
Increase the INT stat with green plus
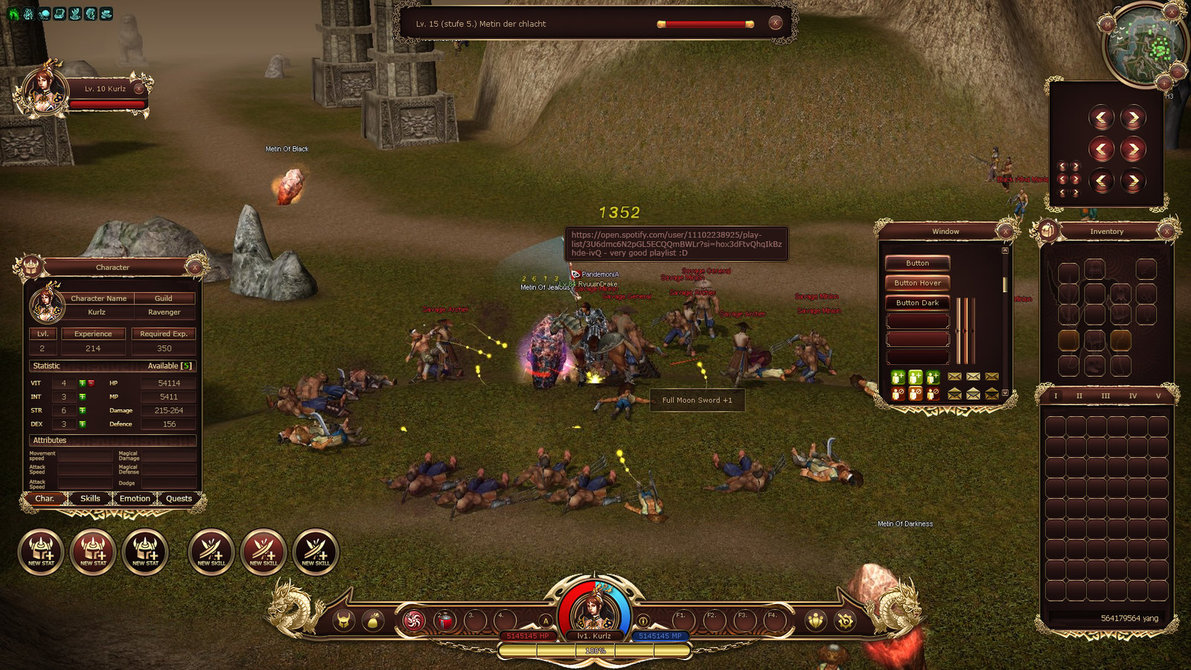[x=82, y=396]
